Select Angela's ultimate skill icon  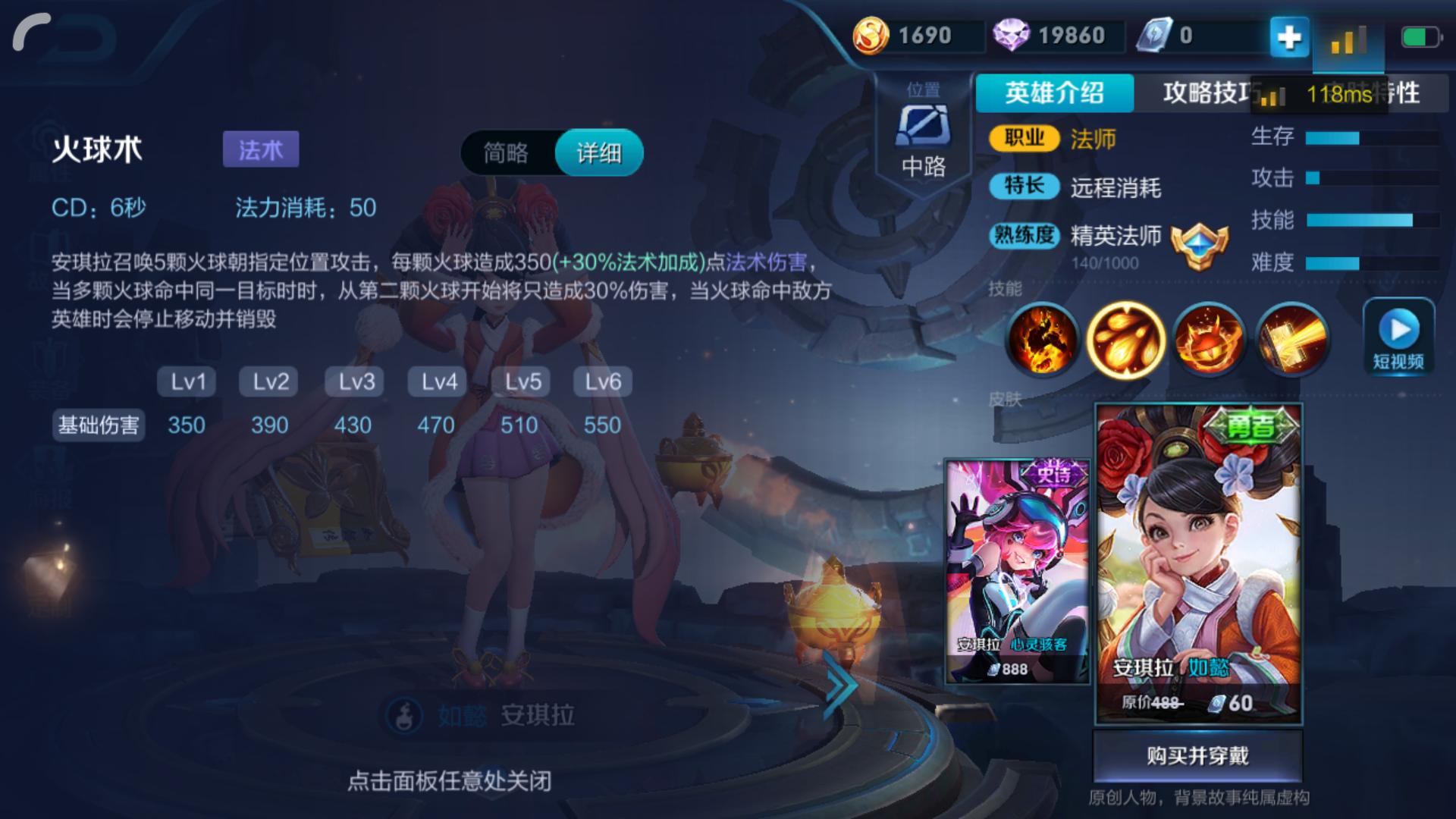click(x=1291, y=339)
